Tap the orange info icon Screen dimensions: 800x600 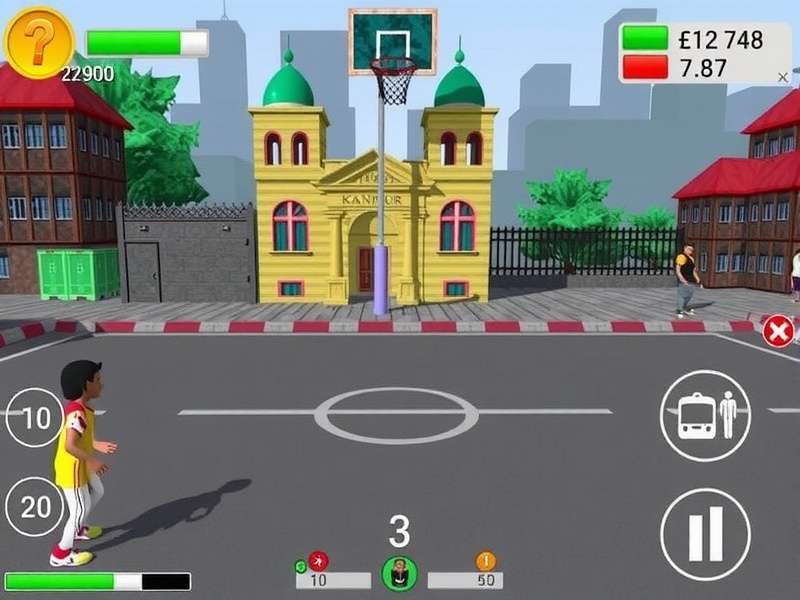(486, 561)
